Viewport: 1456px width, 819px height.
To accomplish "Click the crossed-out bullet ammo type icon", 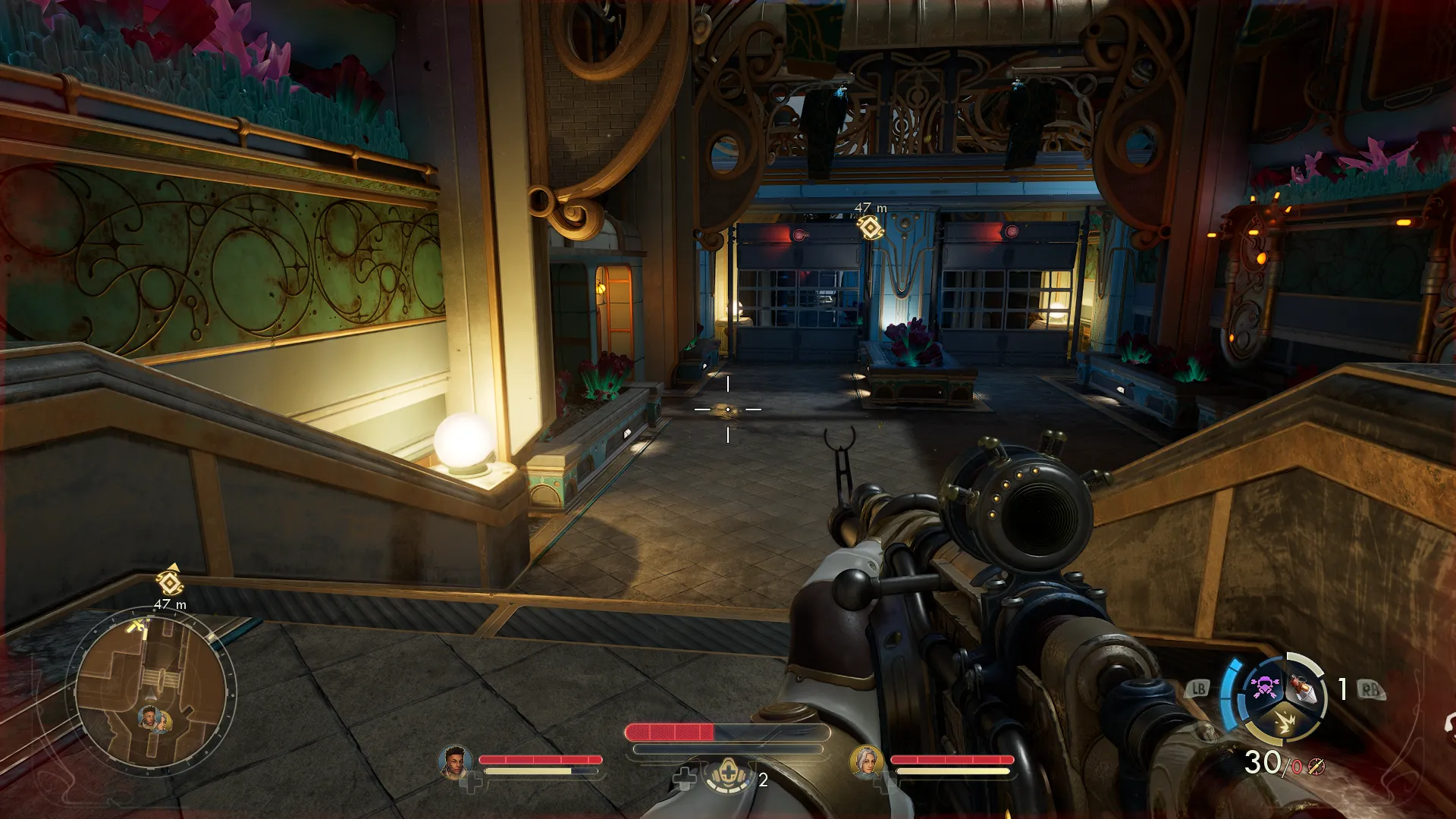I will point(1316,767).
